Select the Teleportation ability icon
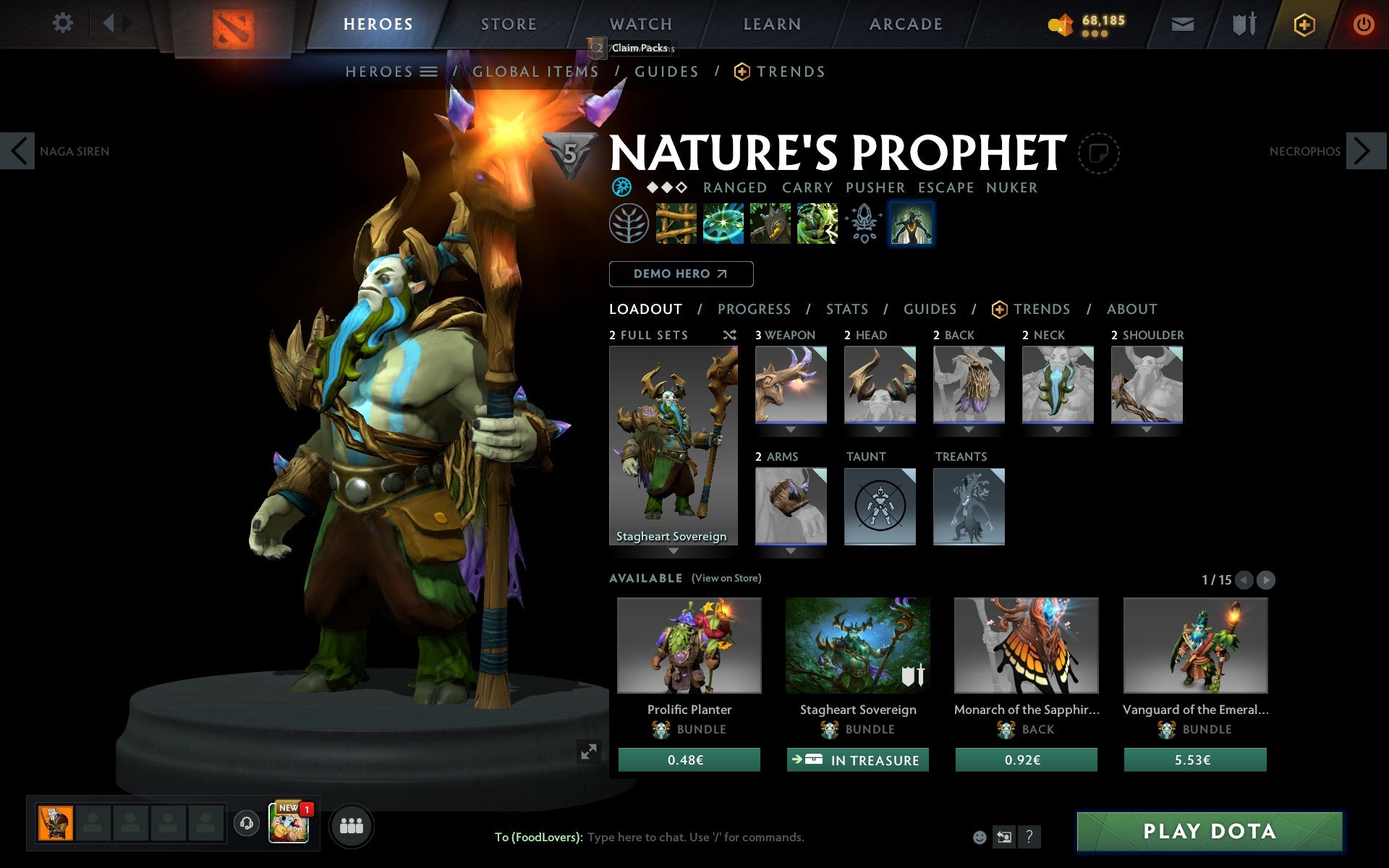This screenshot has width=1389, height=868. pyautogui.click(x=722, y=224)
